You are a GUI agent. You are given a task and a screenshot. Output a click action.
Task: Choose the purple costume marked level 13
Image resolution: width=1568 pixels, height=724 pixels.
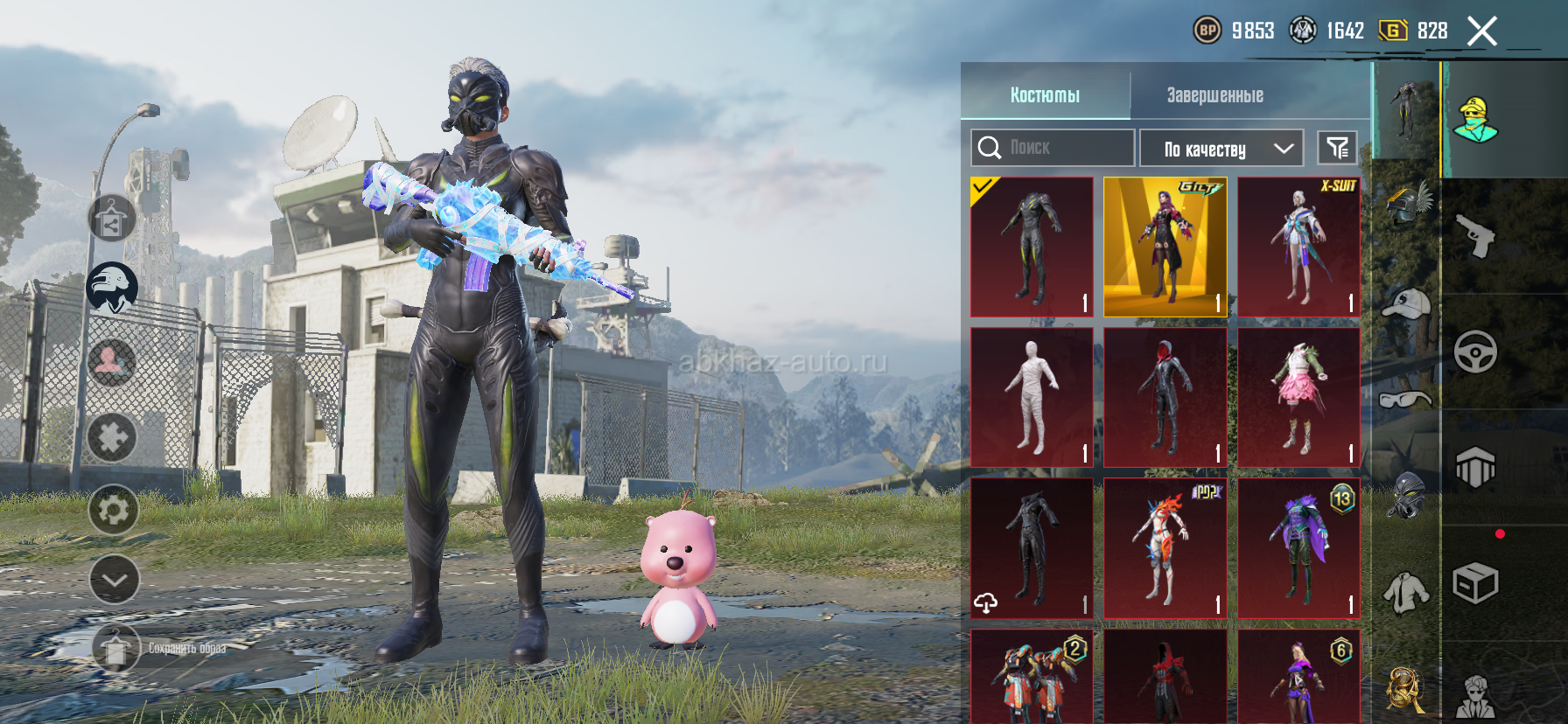1298,548
